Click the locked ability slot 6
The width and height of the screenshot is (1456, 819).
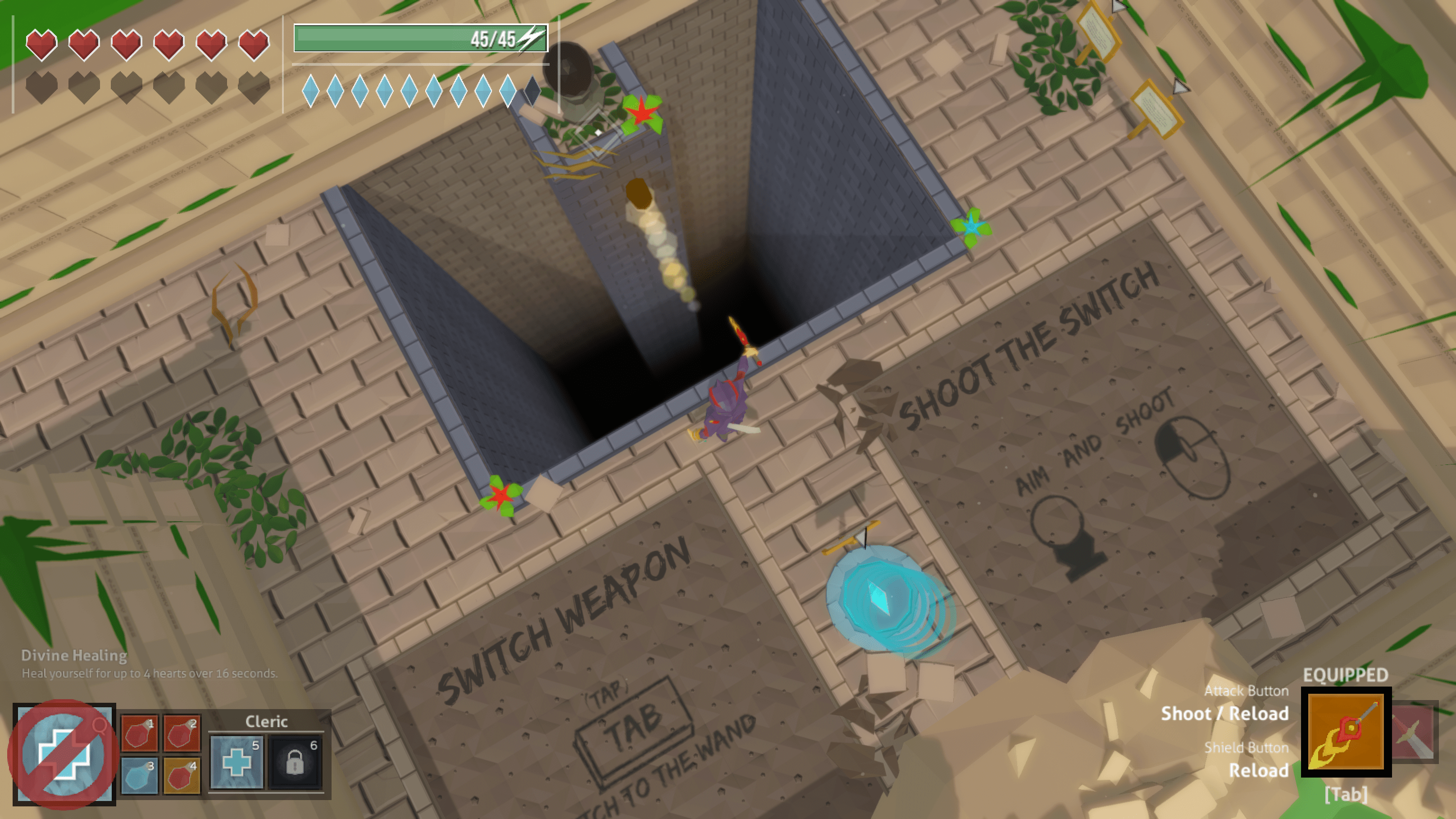(x=295, y=762)
